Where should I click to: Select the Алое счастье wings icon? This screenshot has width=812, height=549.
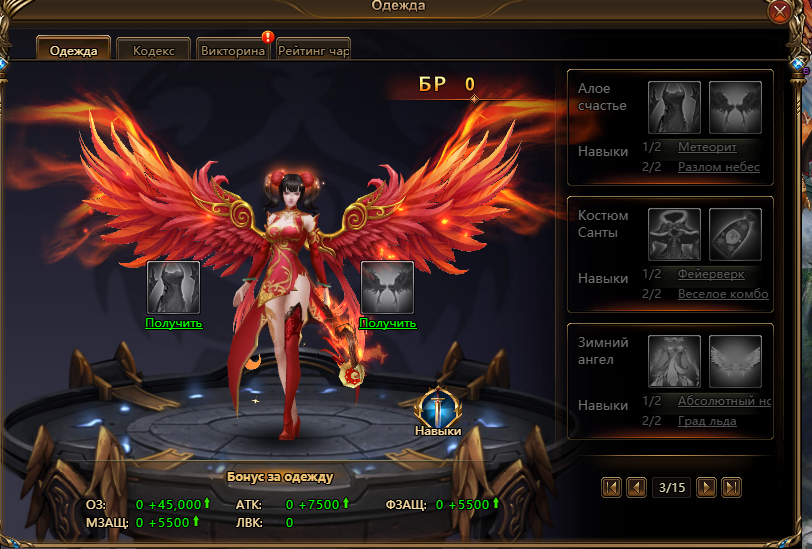click(736, 108)
